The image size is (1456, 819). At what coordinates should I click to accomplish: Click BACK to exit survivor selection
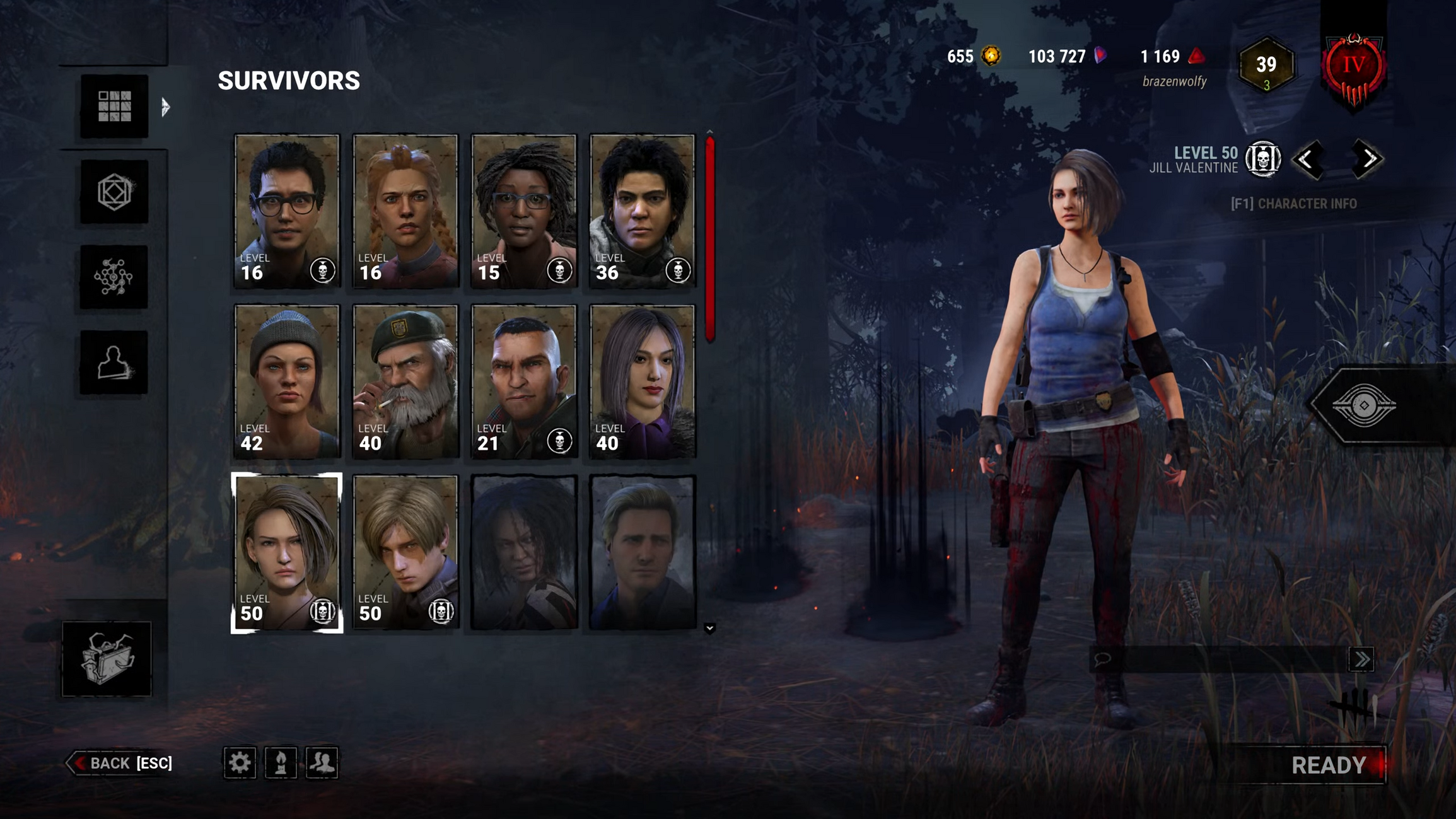click(120, 763)
